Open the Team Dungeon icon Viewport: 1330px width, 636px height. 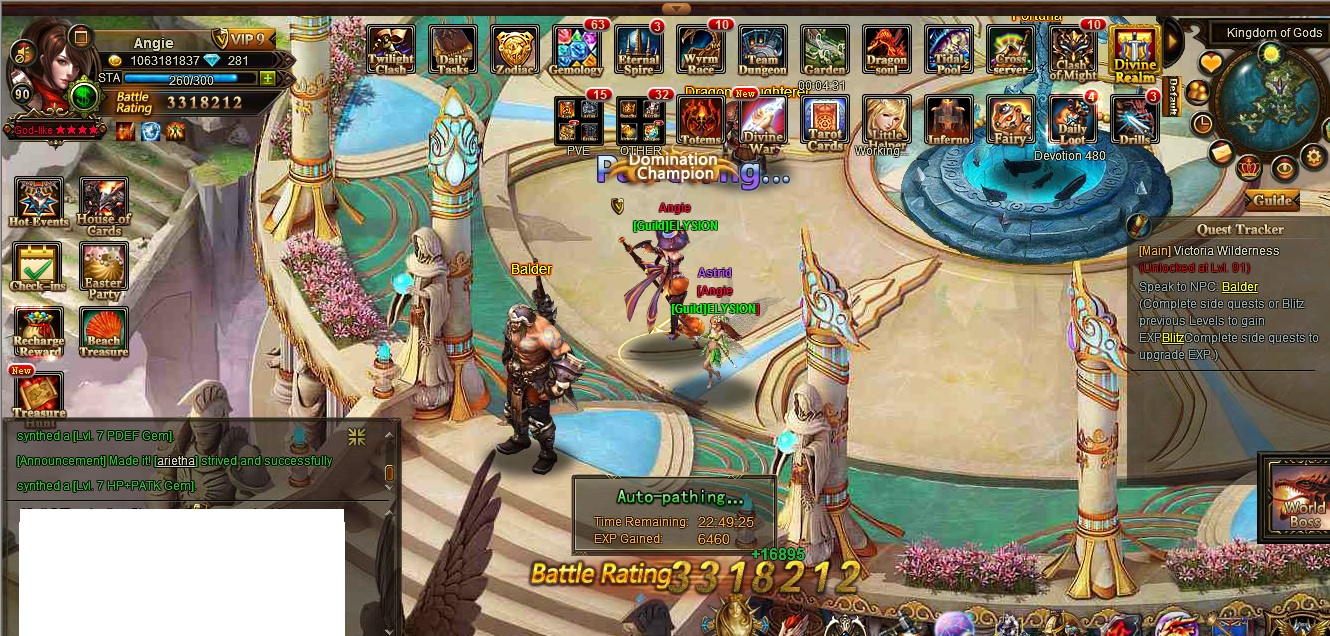[763, 50]
